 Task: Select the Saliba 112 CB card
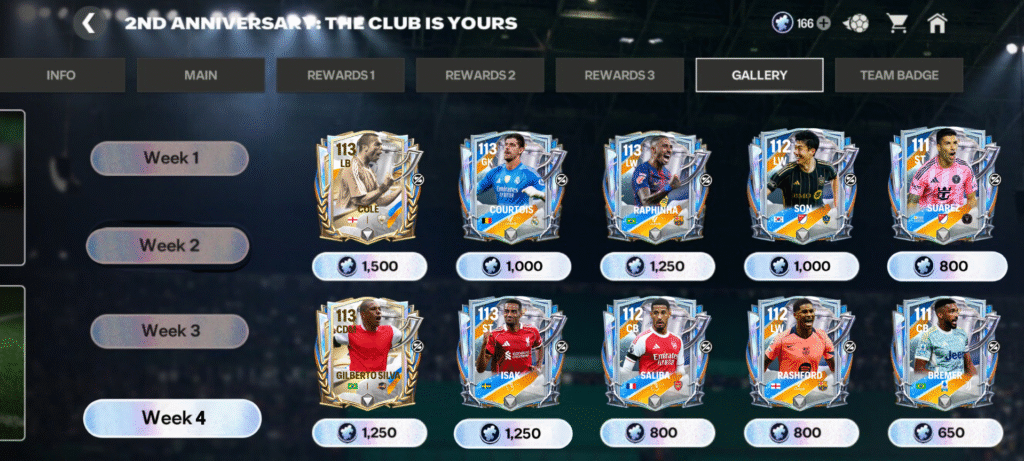click(x=657, y=353)
